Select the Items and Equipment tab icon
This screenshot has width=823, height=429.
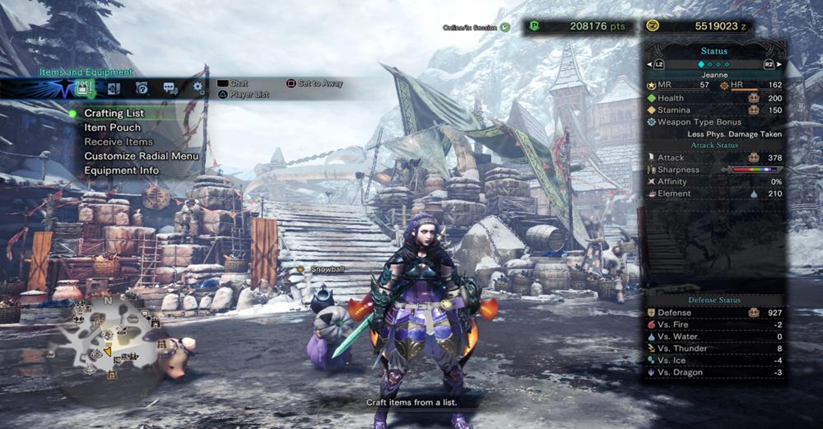tap(83, 89)
